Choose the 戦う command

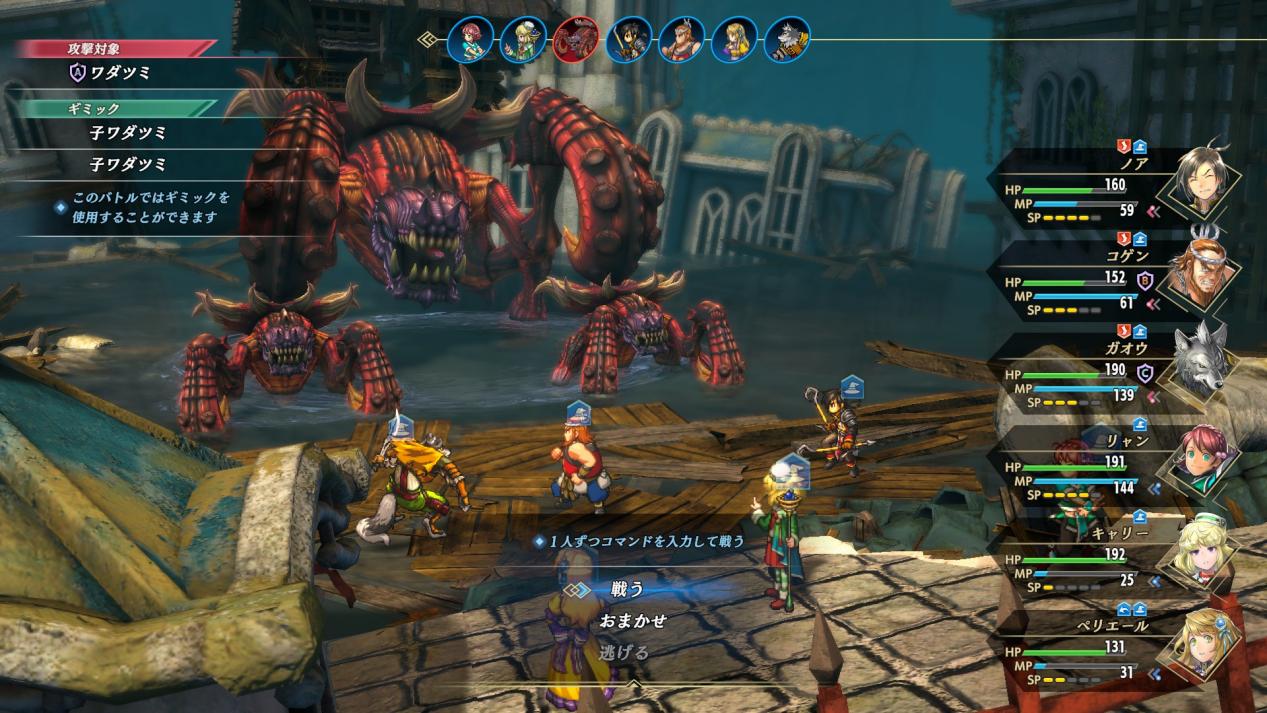[x=627, y=589]
